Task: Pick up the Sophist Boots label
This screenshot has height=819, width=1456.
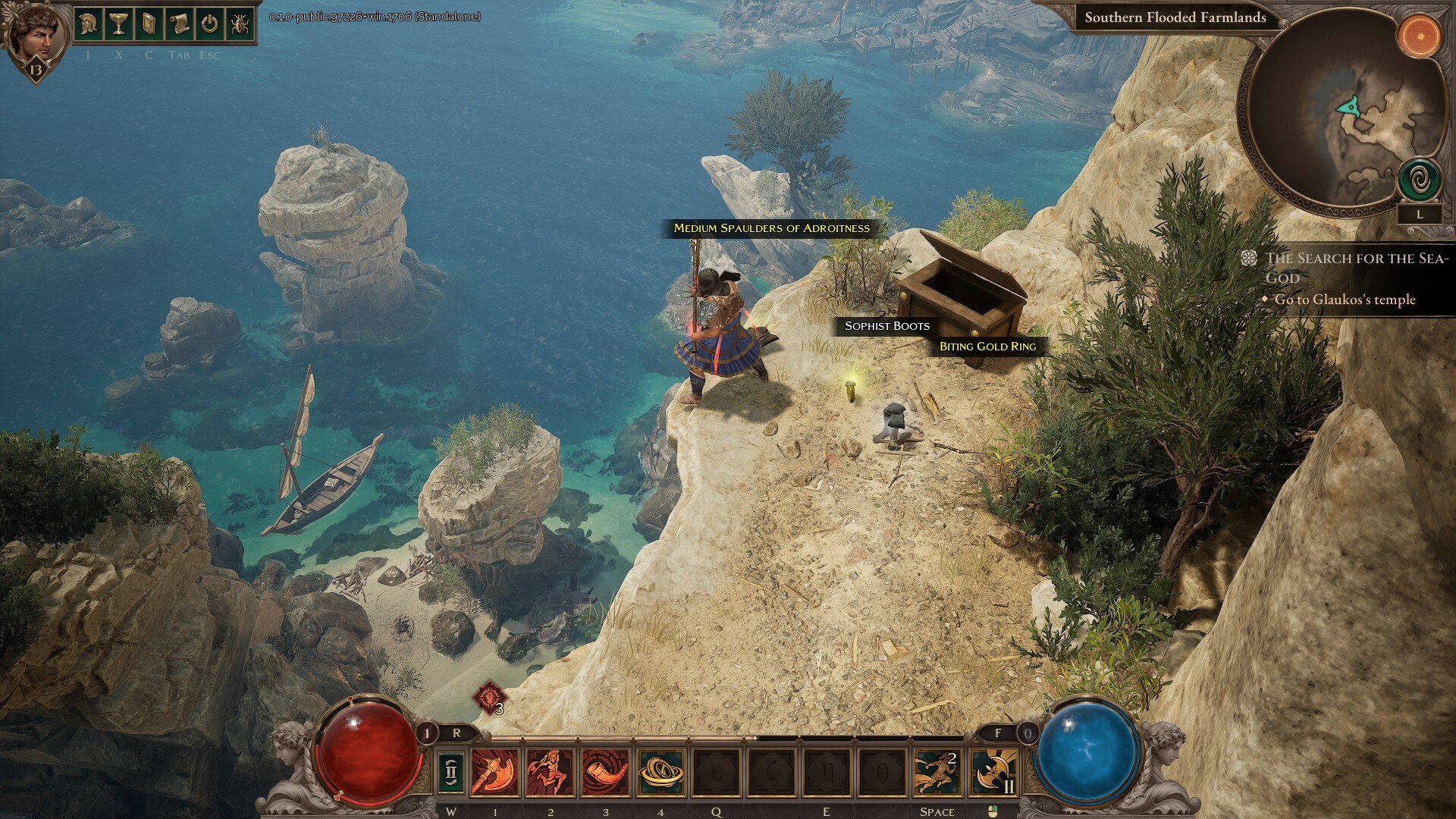Action: coord(886,326)
